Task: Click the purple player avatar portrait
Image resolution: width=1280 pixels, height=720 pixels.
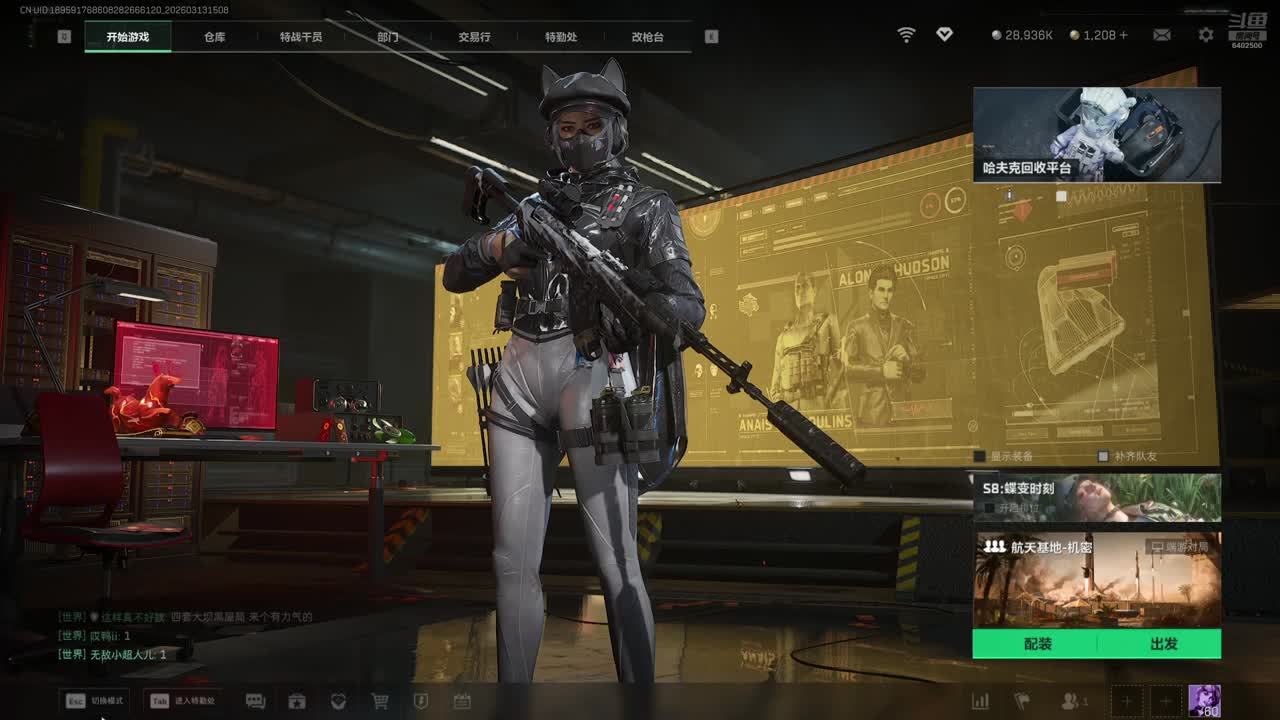Action: coord(1204,701)
